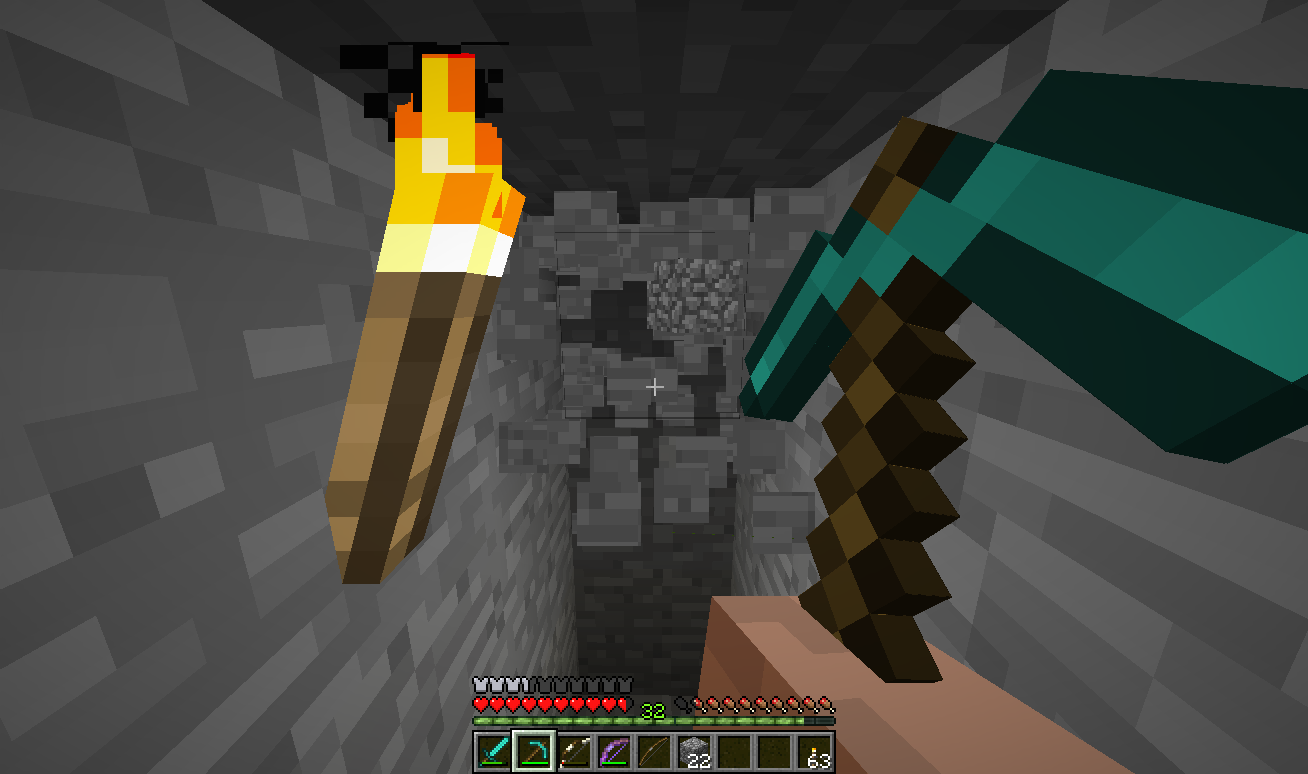1308x774 pixels.
Task: Click the crosshair at screen center
Action: pos(654,386)
